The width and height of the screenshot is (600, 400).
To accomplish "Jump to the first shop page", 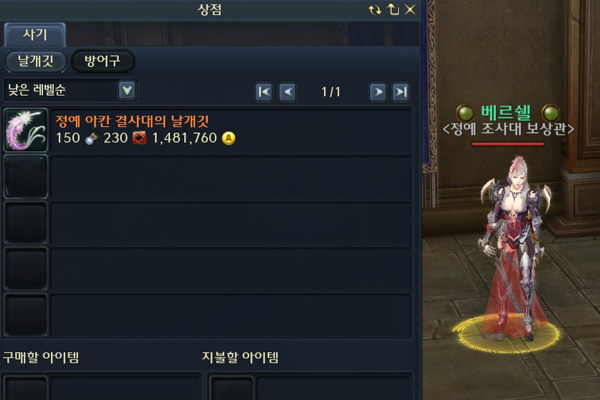I will tap(264, 92).
